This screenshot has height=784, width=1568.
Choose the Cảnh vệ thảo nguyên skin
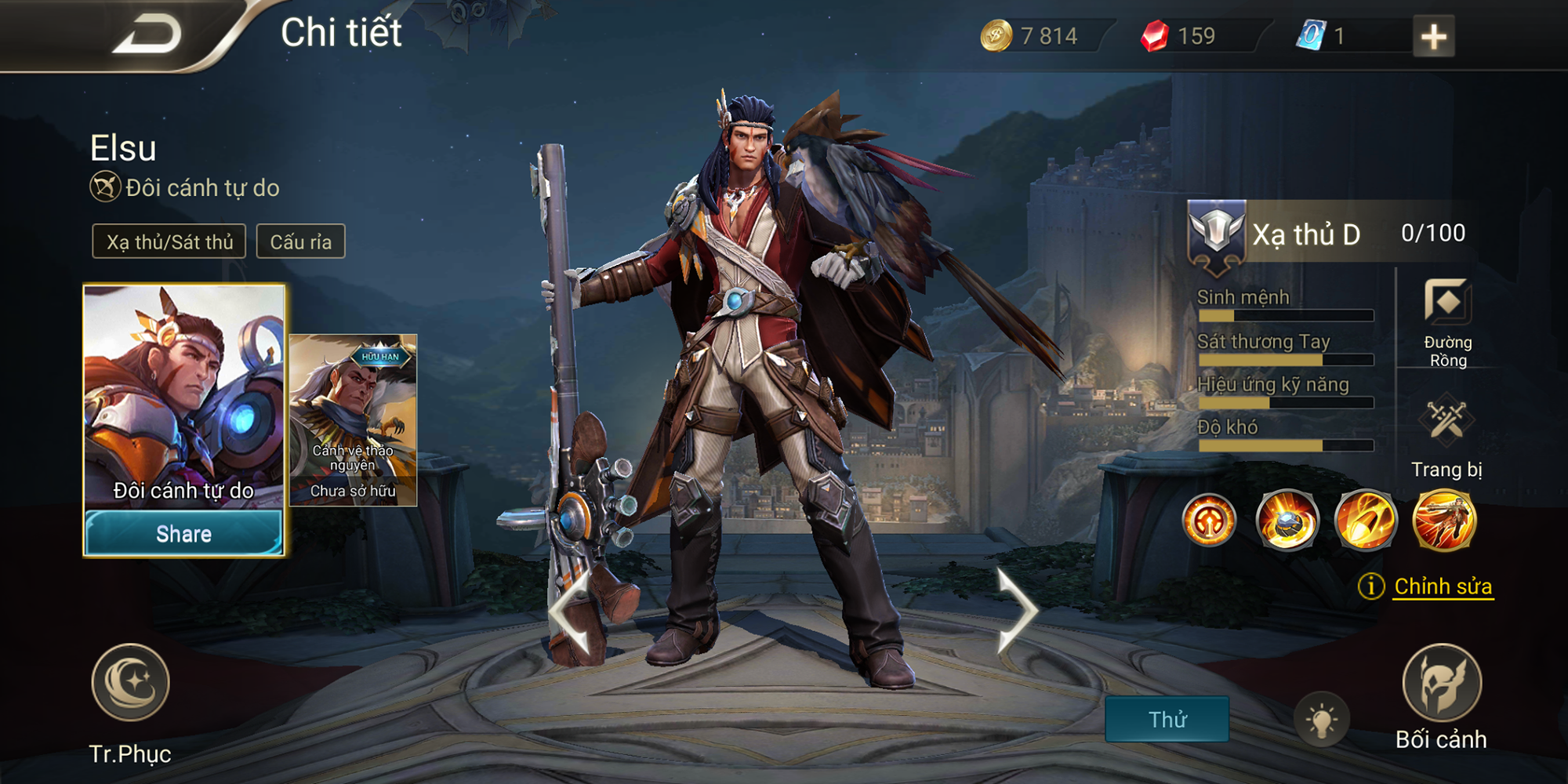tap(353, 419)
